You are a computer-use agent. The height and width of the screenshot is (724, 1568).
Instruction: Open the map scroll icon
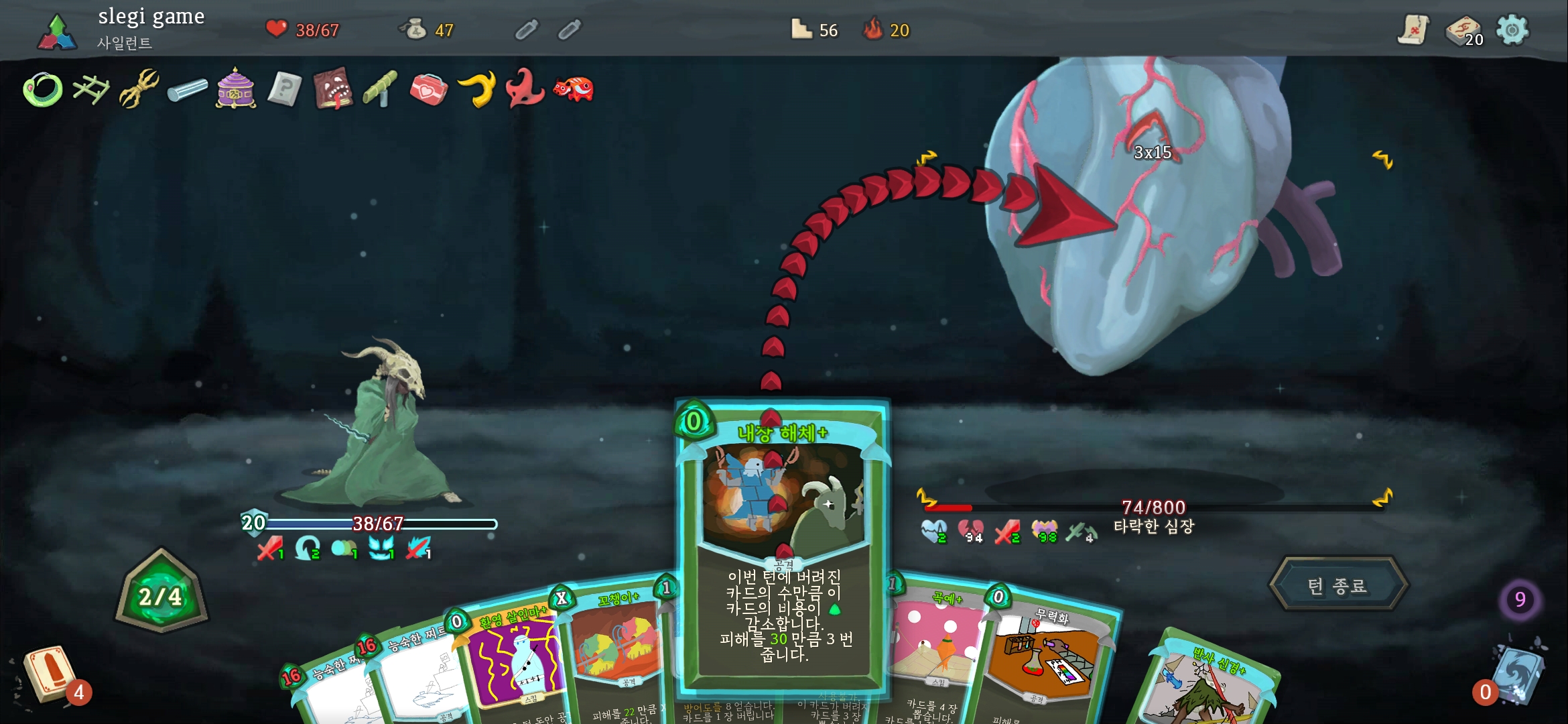point(1413,30)
